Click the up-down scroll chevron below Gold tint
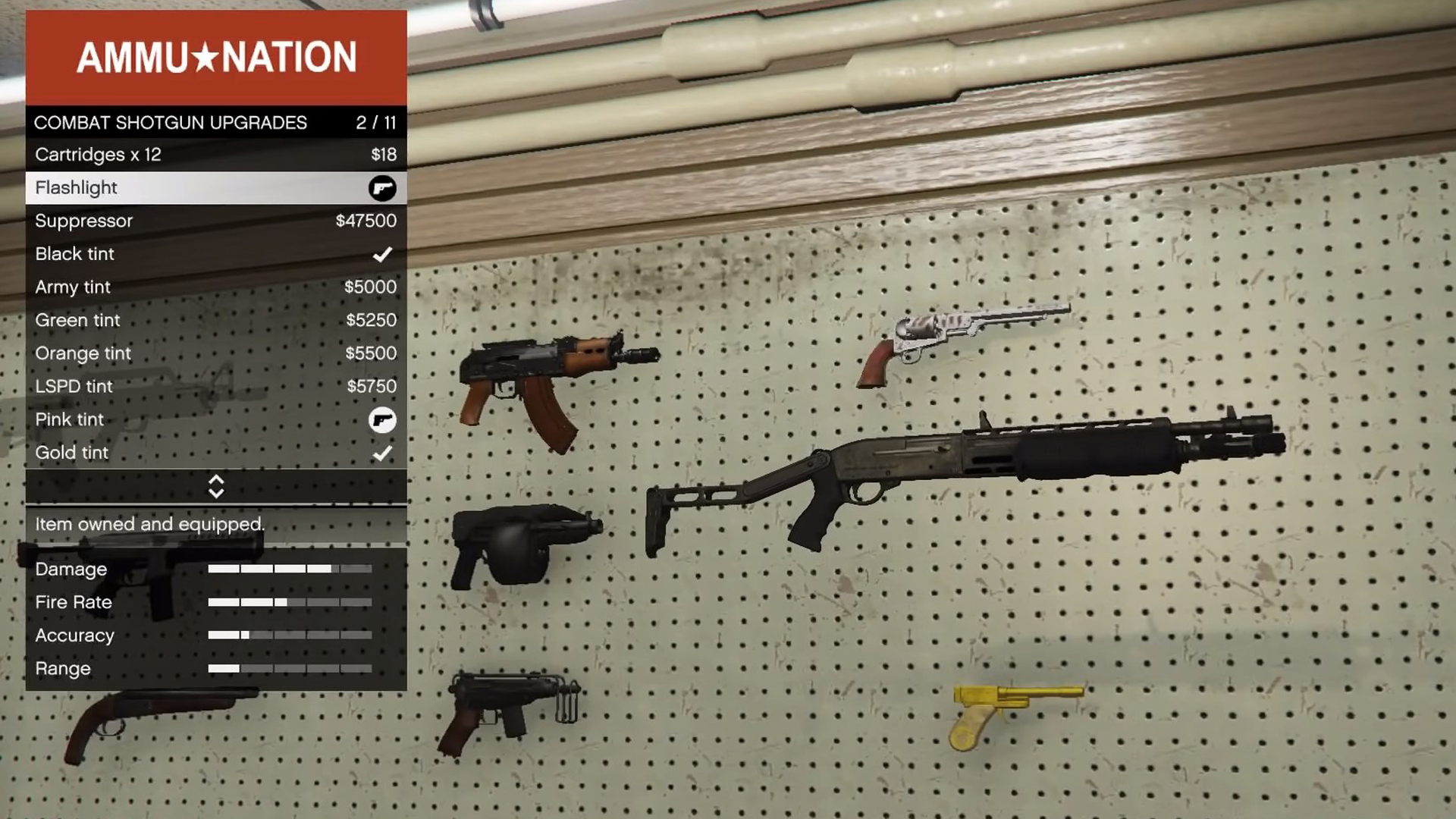Screen dimensions: 1456x819 click(216, 486)
